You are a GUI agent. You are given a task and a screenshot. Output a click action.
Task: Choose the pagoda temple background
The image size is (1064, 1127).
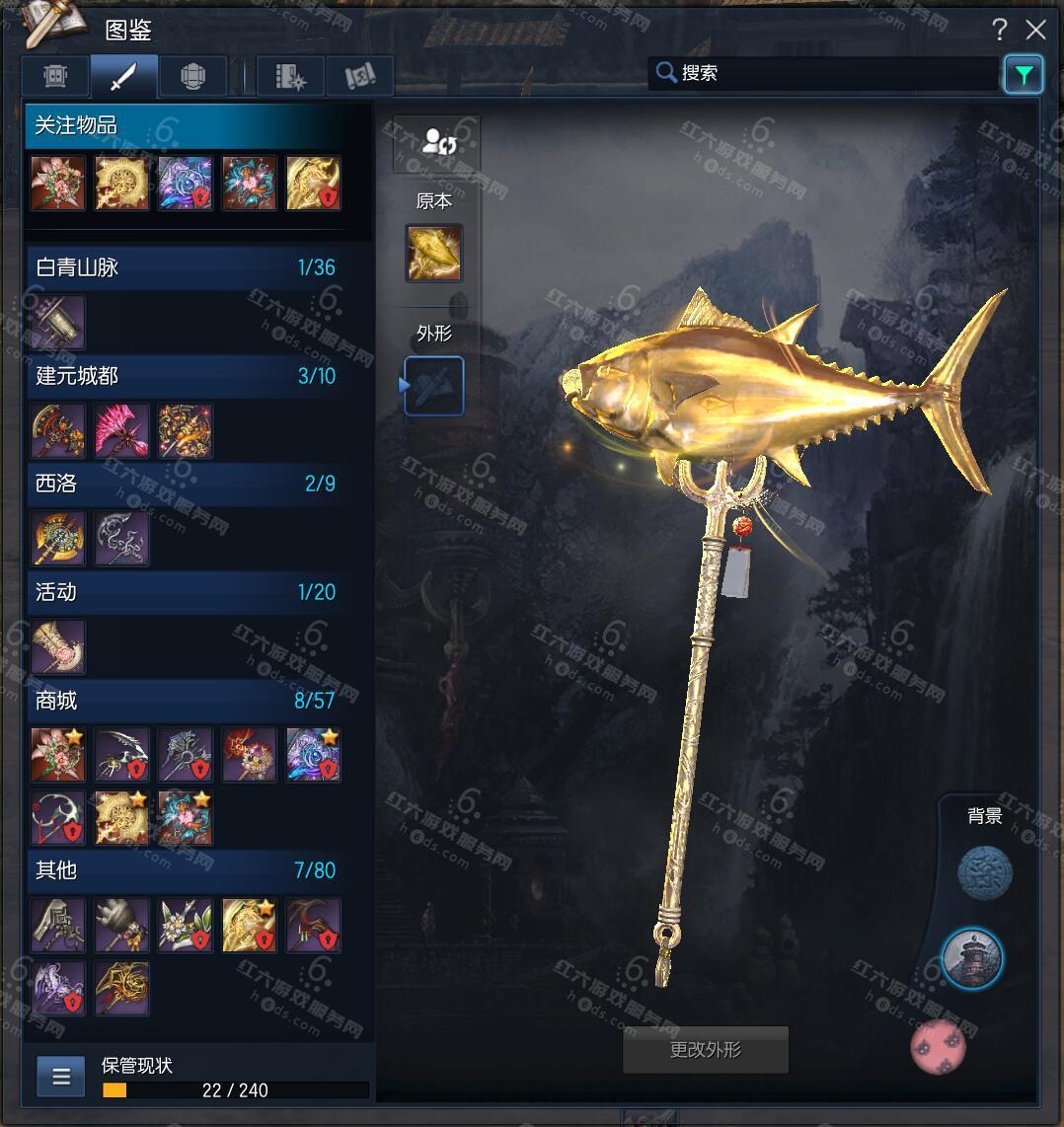pyautogui.click(x=972, y=957)
